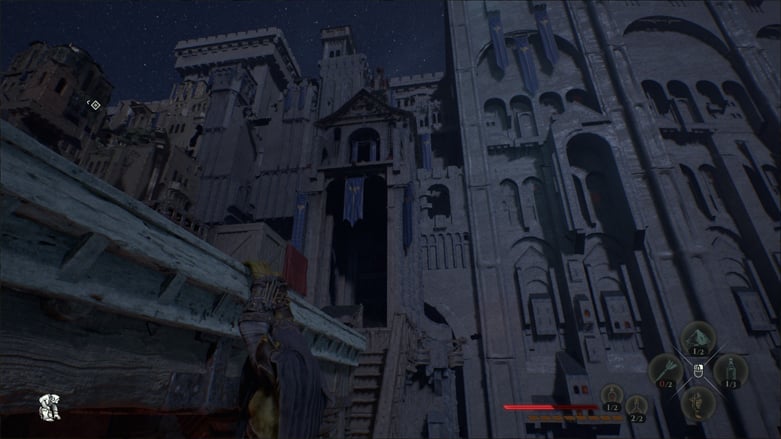Image resolution: width=781 pixels, height=439 pixels.
Task: Pick the bottom slot of the item wheel
Action: click(x=698, y=402)
